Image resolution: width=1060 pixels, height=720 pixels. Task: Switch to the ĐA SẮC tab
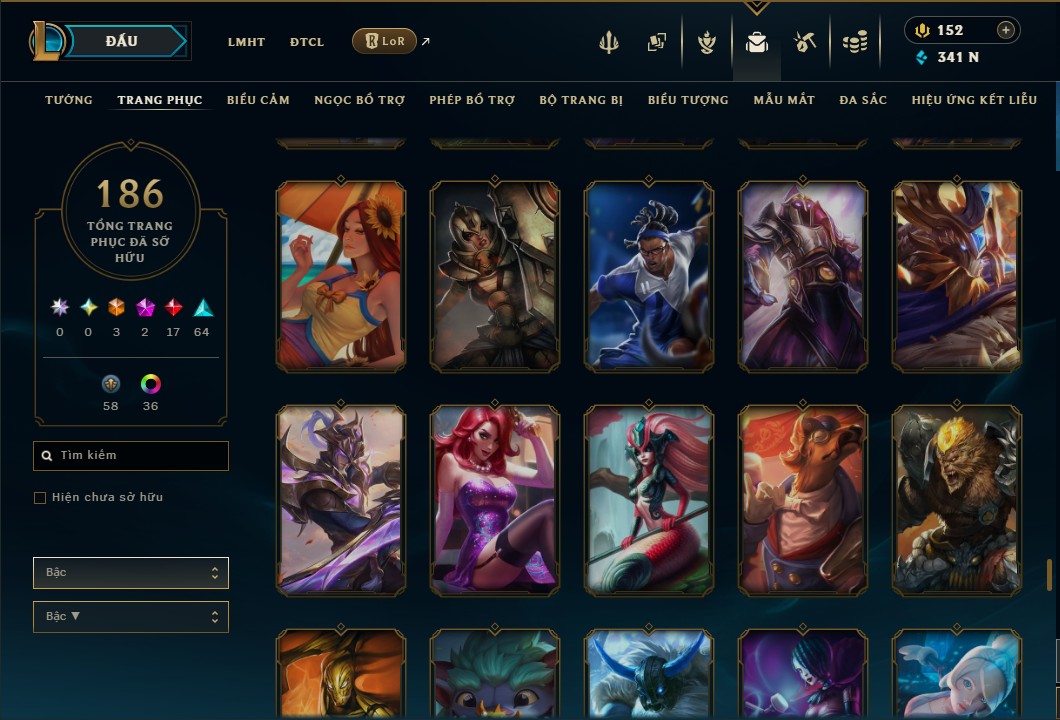coord(863,100)
